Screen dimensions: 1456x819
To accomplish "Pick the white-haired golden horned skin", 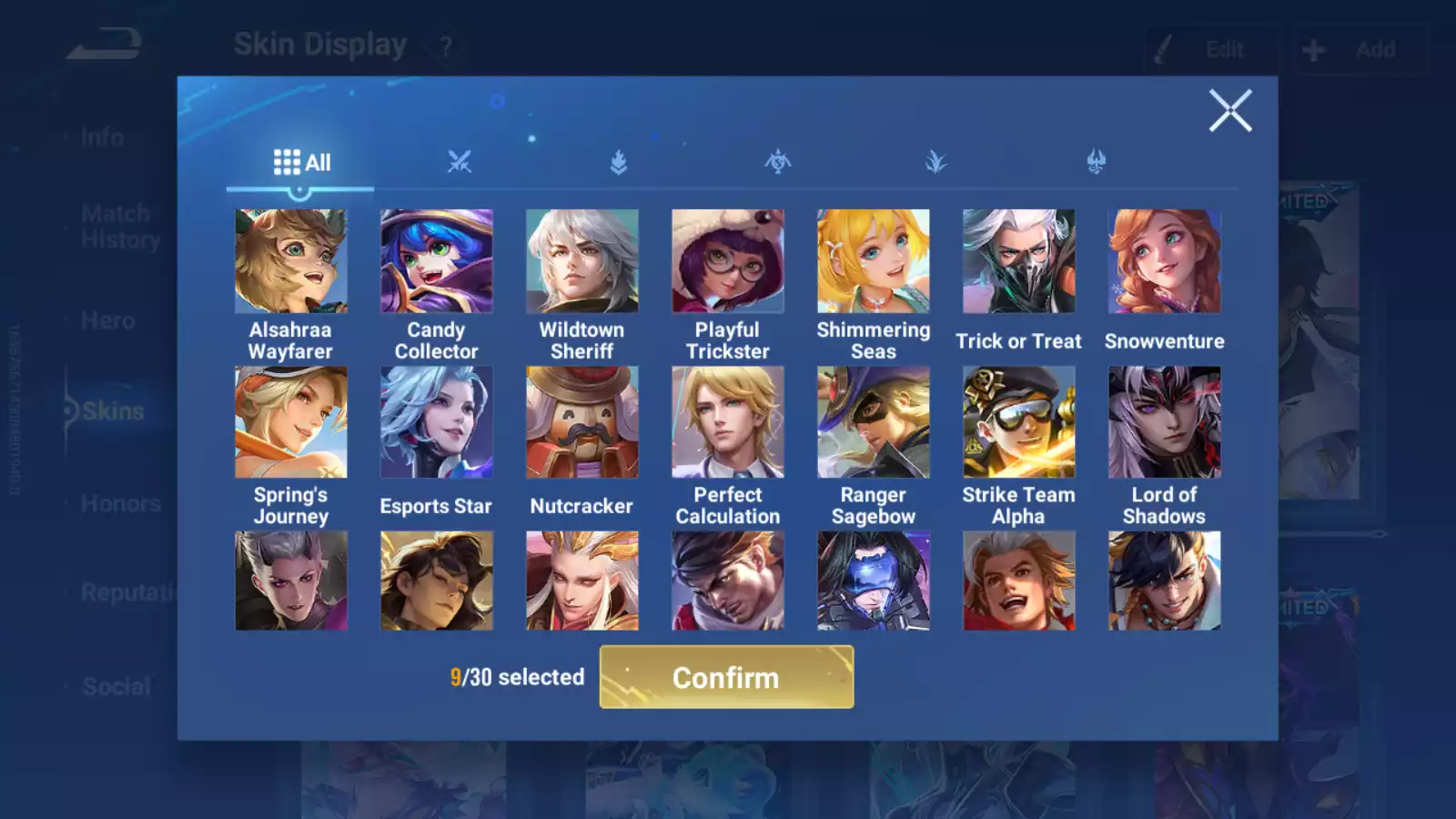I will coord(582,581).
